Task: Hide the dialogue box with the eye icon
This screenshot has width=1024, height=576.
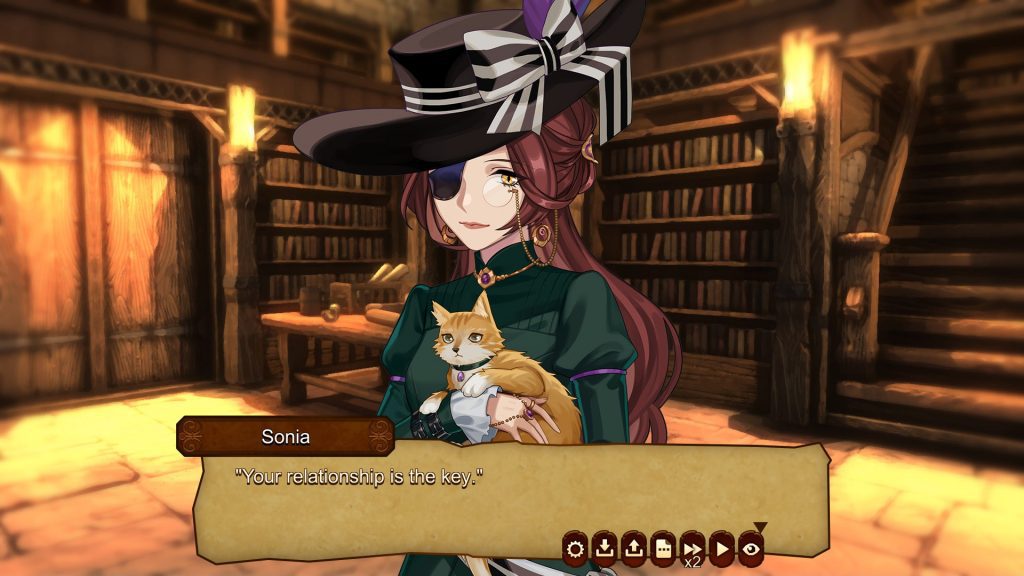Action: click(x=751, y=547)
